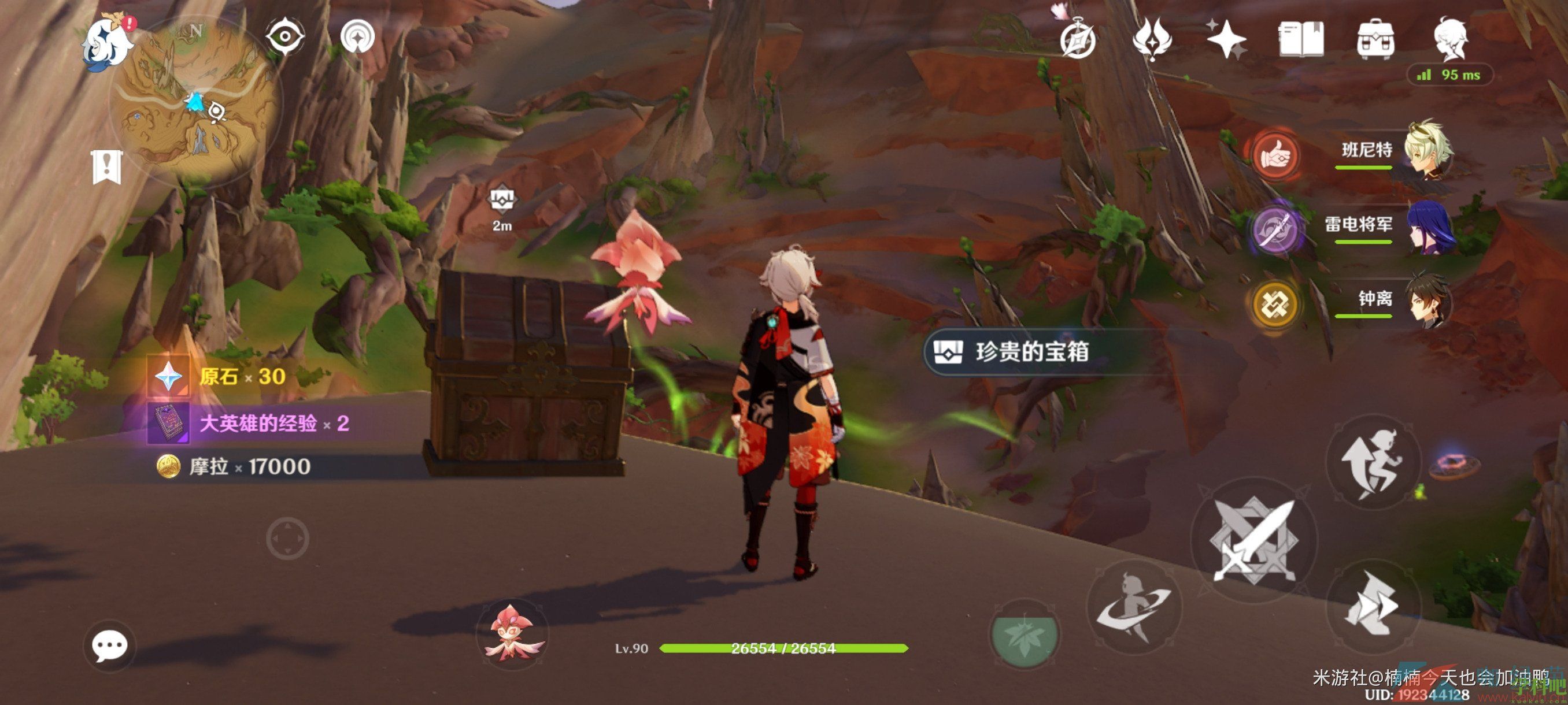This screenshot has width=1568, height=705.
Task: Use the pink seelie gadget icon
Action: pos(512,633)
